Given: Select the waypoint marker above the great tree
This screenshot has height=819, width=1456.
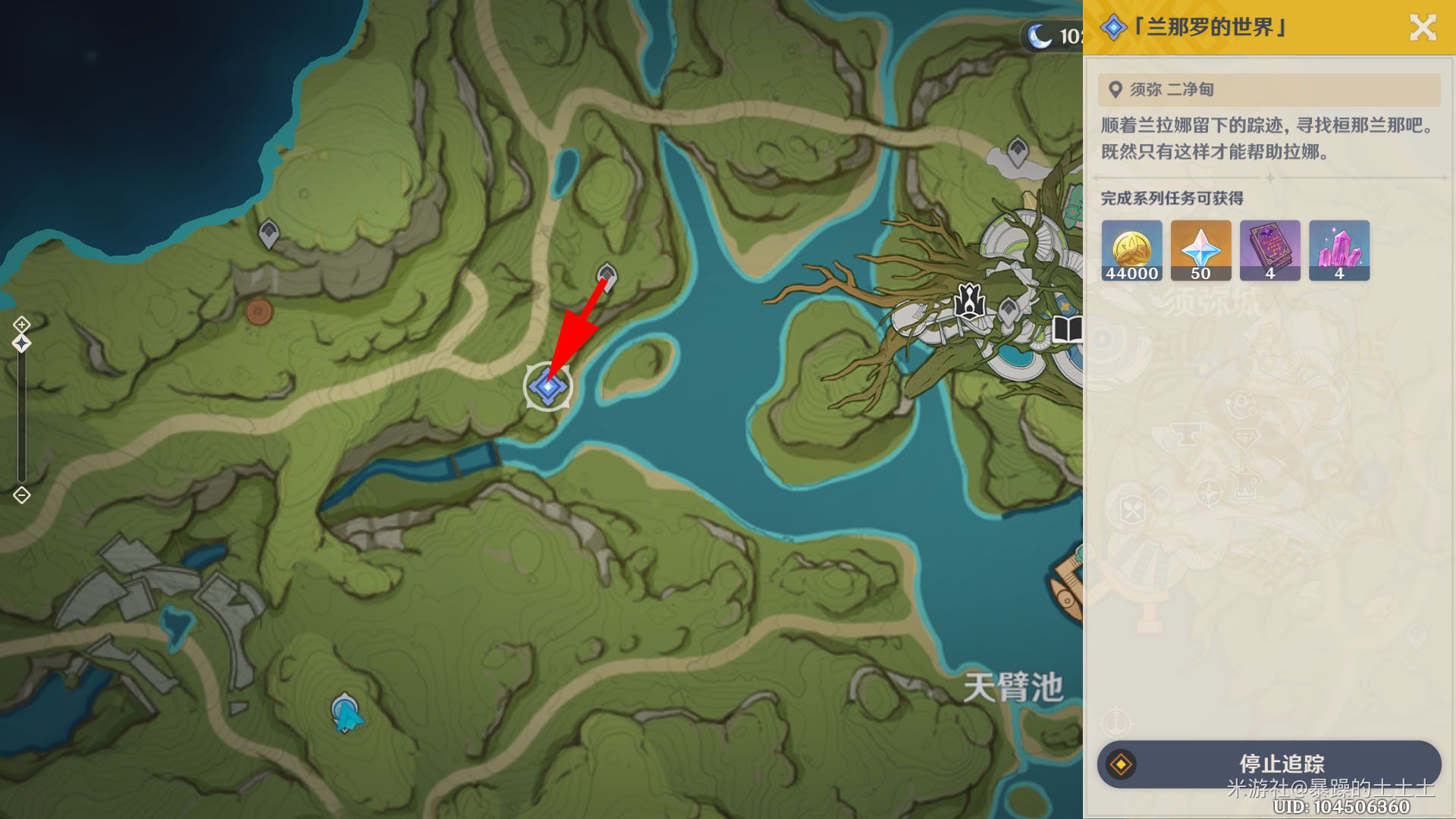Looking at the screenshot, I should pyautogui.click(x=1017, y=150).
